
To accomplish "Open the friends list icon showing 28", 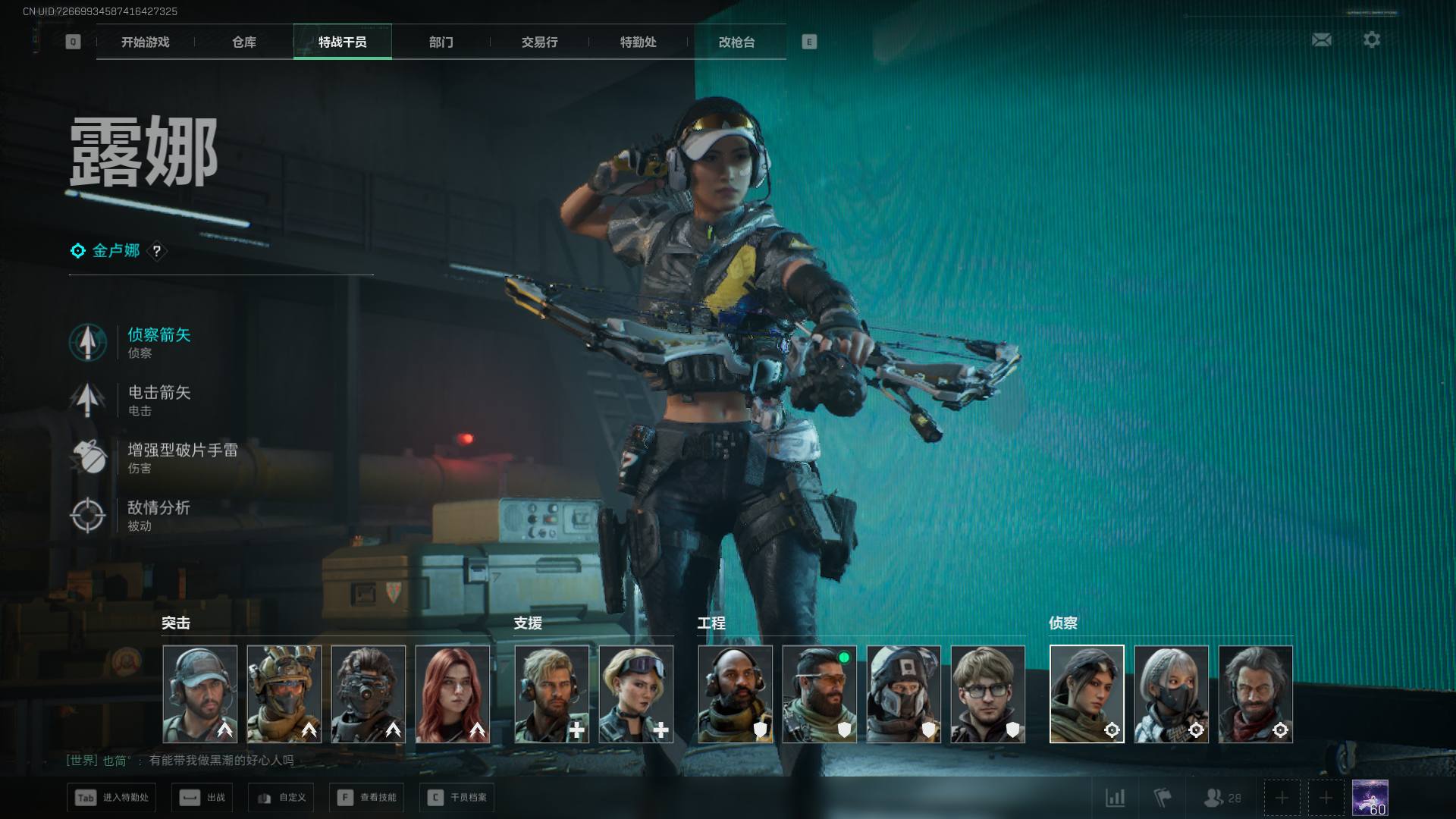I will (1222, 798).
